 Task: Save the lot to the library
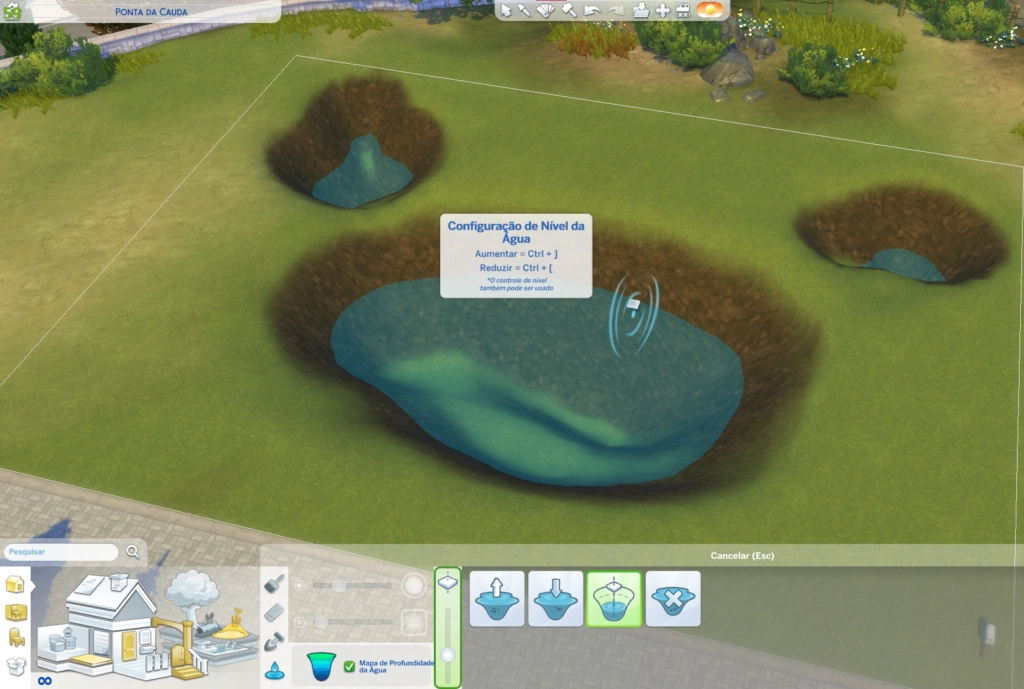[x=640, y=10]
